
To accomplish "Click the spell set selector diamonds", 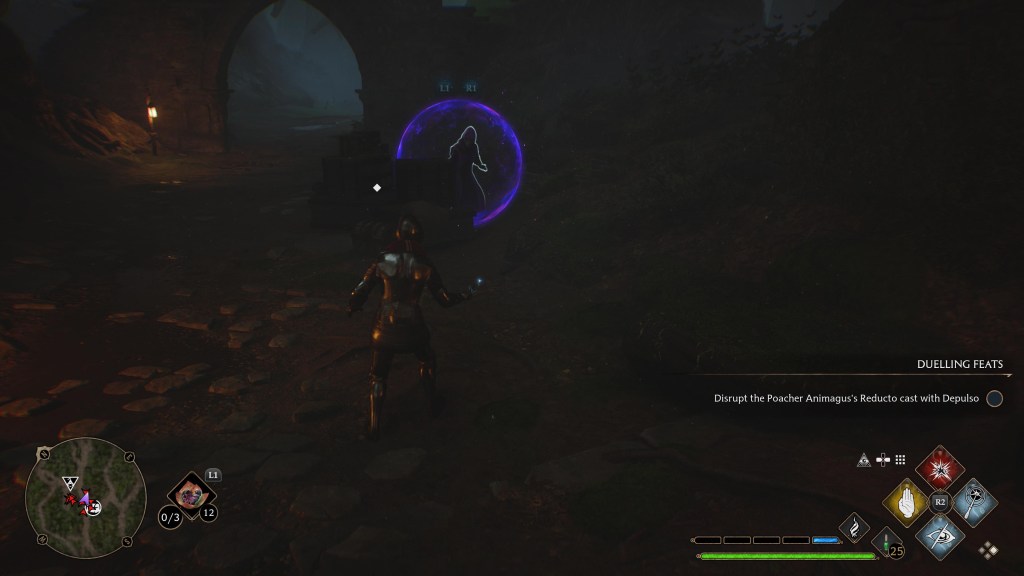I will (989, 549).
